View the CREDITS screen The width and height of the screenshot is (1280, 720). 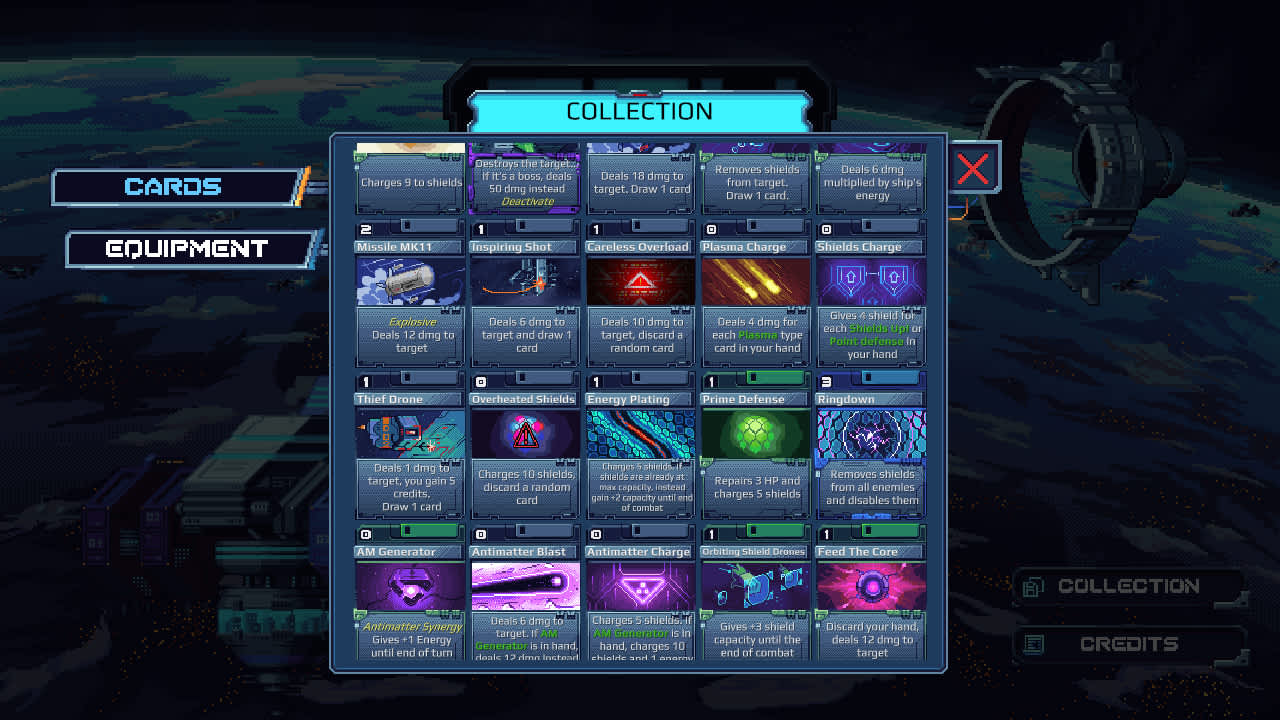[1129, 644]
